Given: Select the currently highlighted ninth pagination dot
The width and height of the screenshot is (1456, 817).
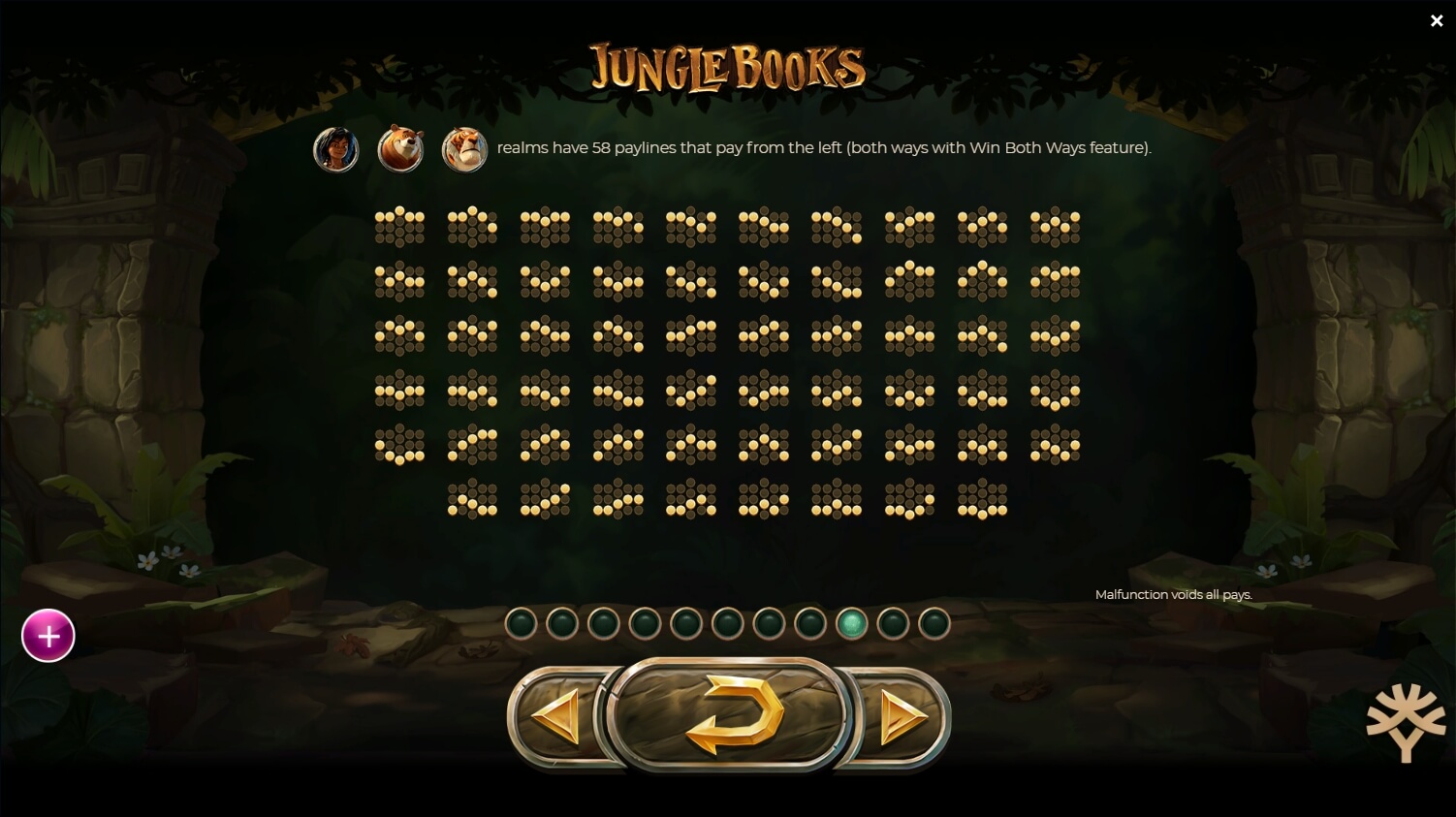Looking at the screenshot, I should point(851,623).
